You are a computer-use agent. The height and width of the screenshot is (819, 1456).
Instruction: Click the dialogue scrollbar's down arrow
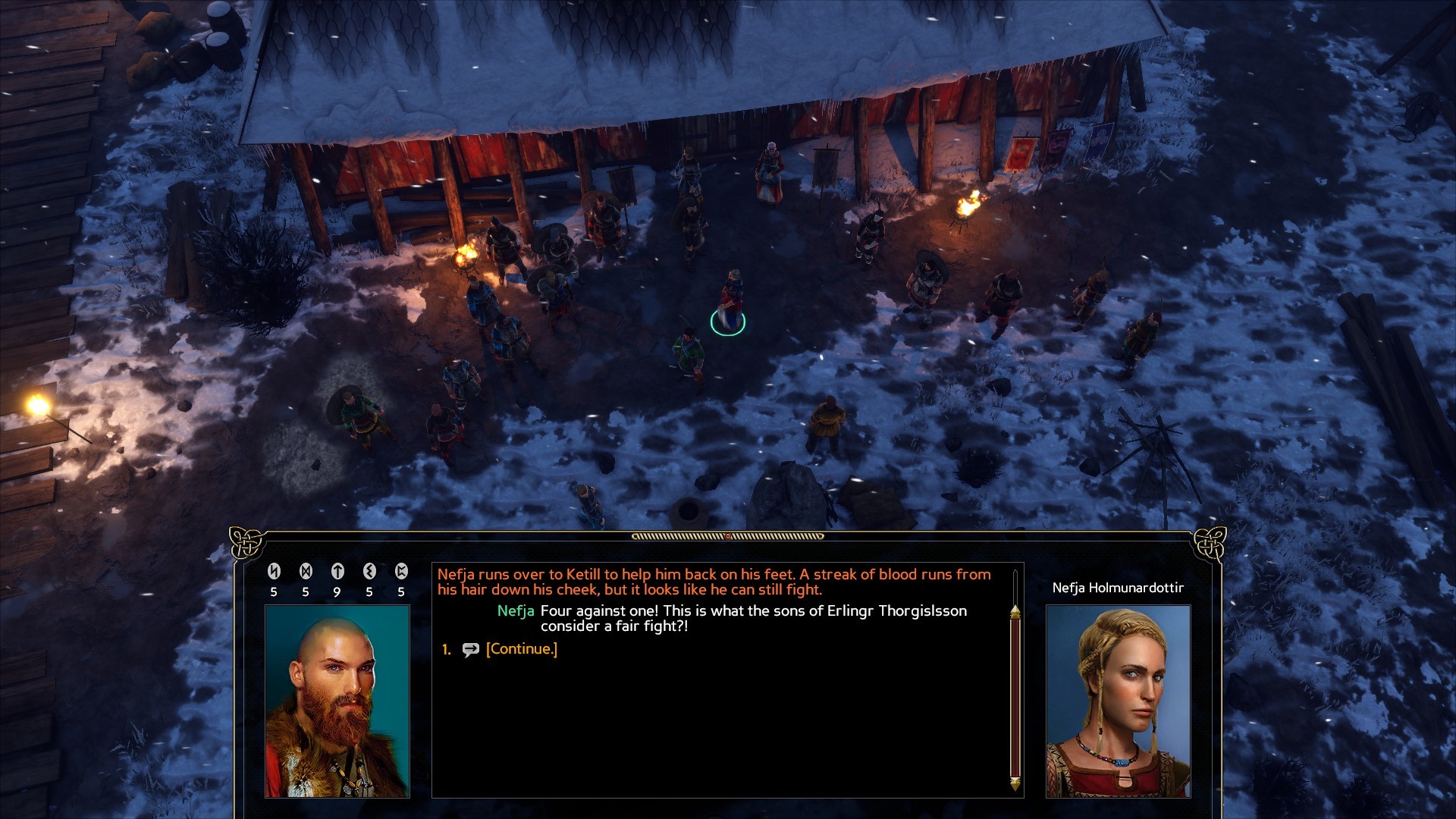1015,783
